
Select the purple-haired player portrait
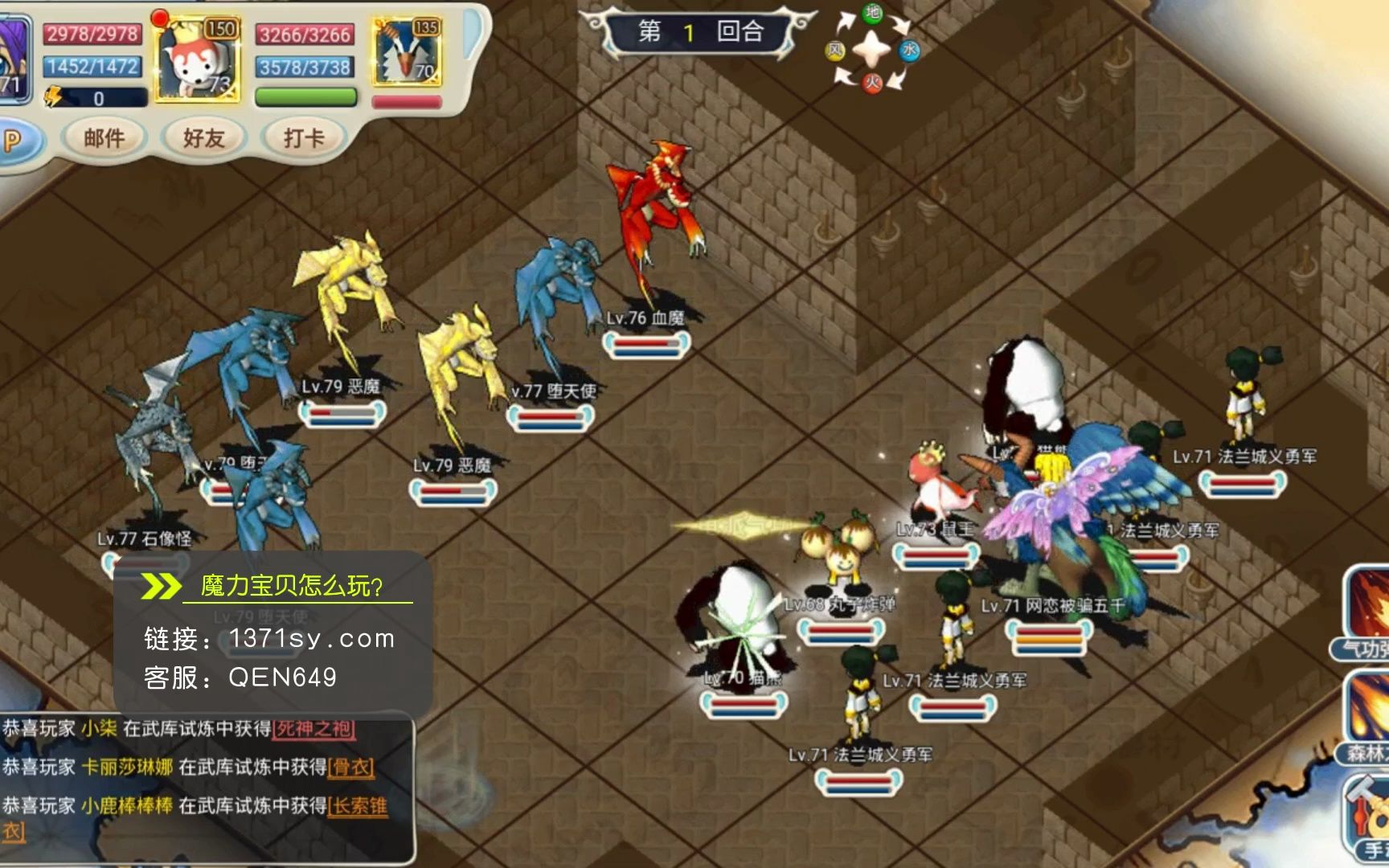pyautogui.click(x=14, y=60)
